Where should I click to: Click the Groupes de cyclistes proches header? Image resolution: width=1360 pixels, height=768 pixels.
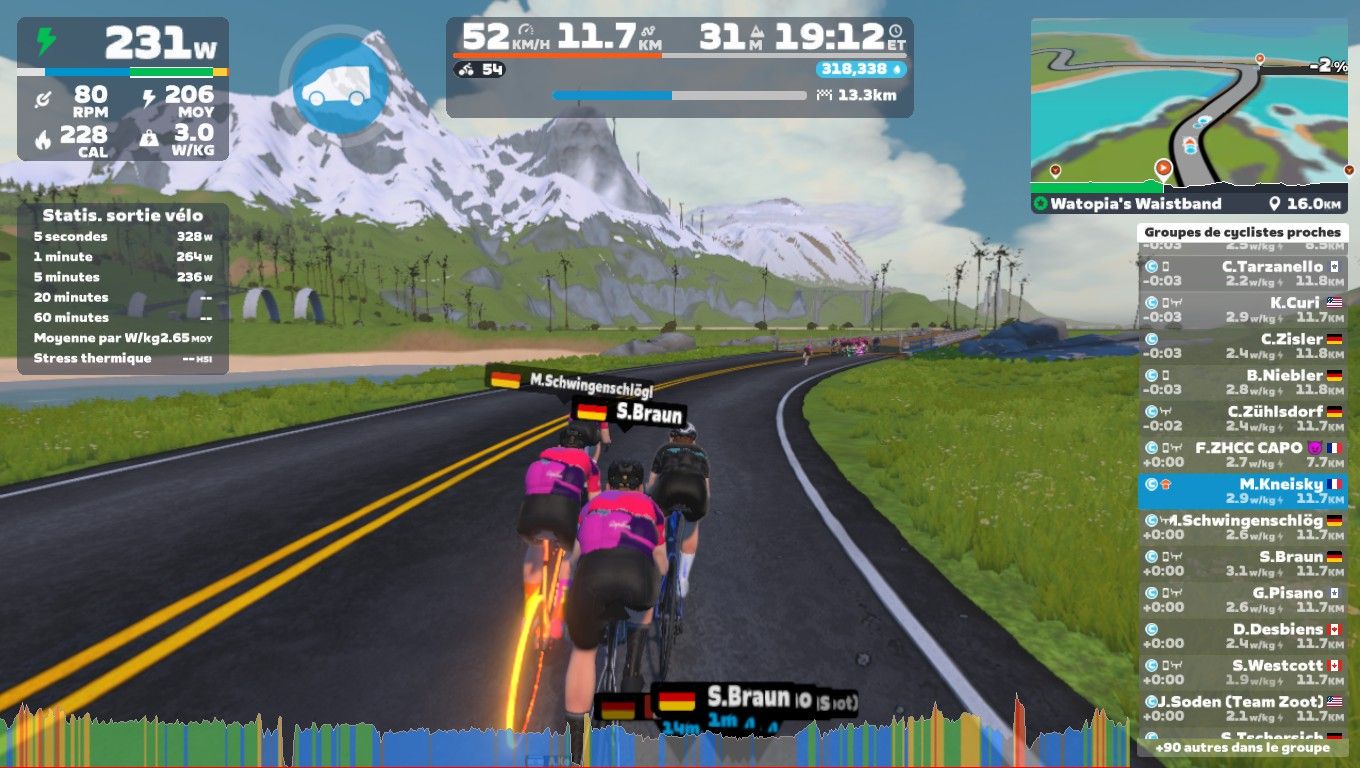[x=1242, y=232]
